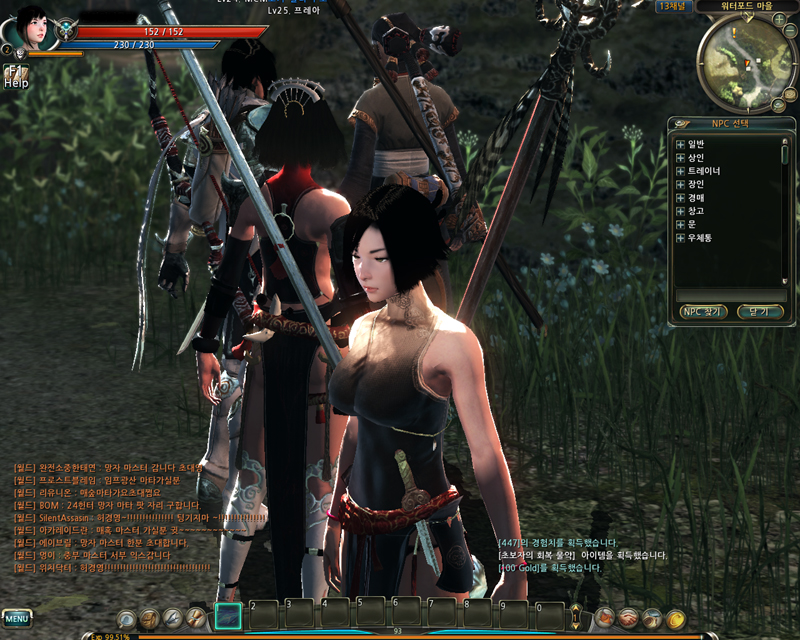Select the highlighted first hotbar slot
The width and height of the screenshot is (800, 640).
point(229,616)
